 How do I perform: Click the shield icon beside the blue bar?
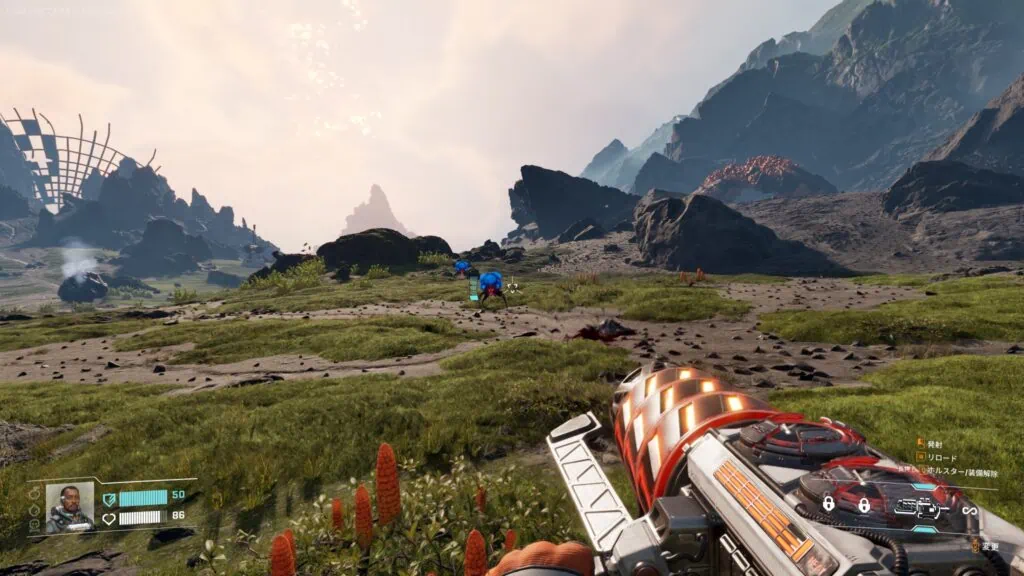(109, 498)
